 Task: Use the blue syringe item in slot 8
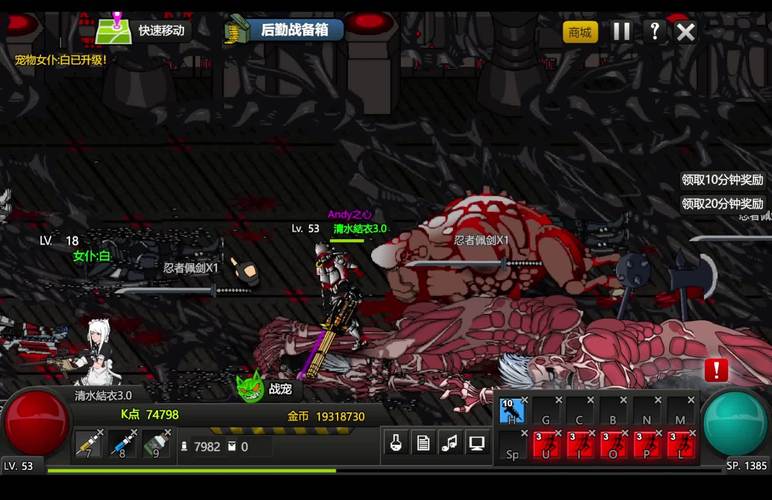pos(123,444)
